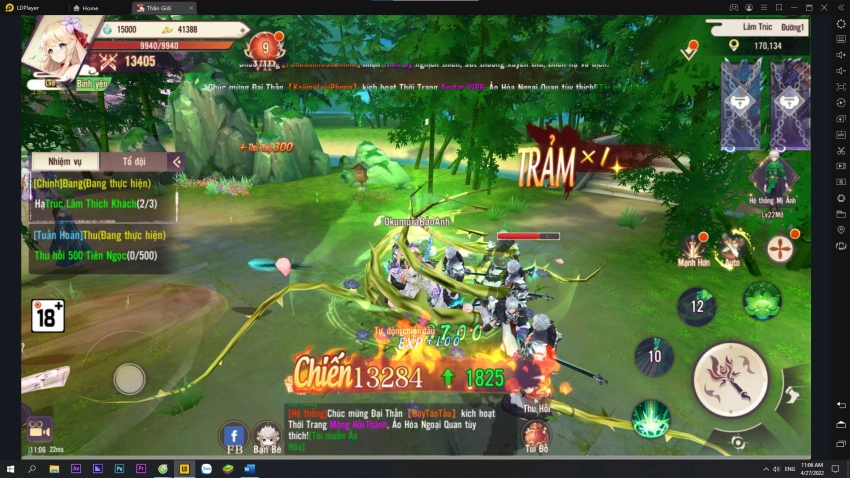
Task: Open the FB Facebook button
Action: [235, 435]
